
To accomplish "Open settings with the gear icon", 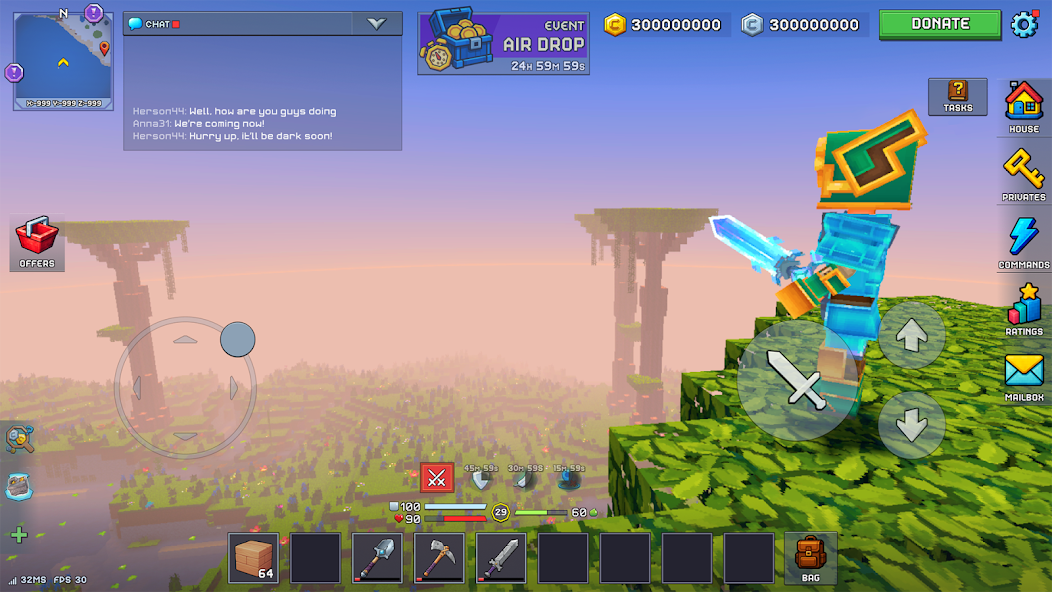I will [1025, 24].
